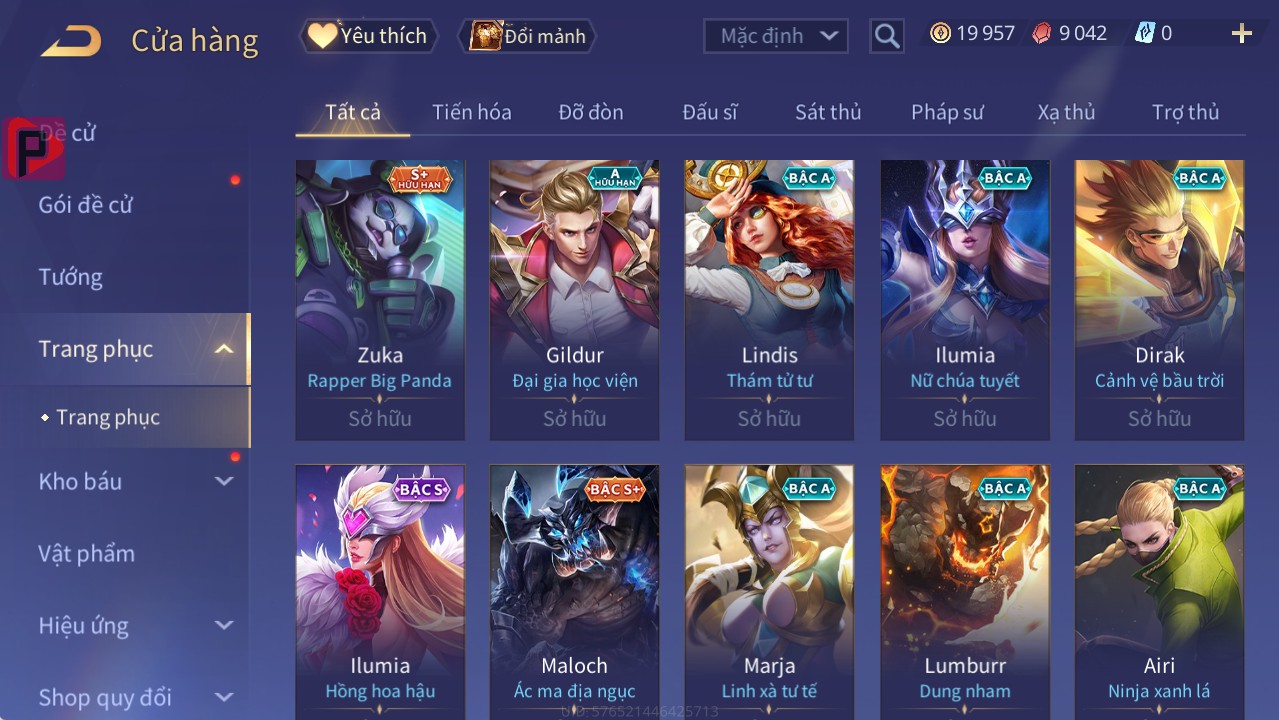Open the Vật phẩm section

pos(86,553)
